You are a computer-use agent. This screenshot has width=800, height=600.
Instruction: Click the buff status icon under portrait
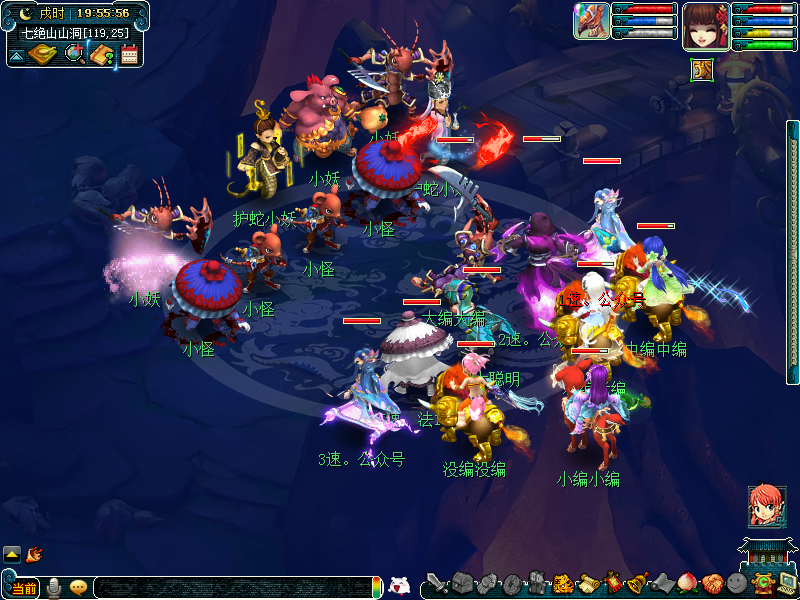702,69
